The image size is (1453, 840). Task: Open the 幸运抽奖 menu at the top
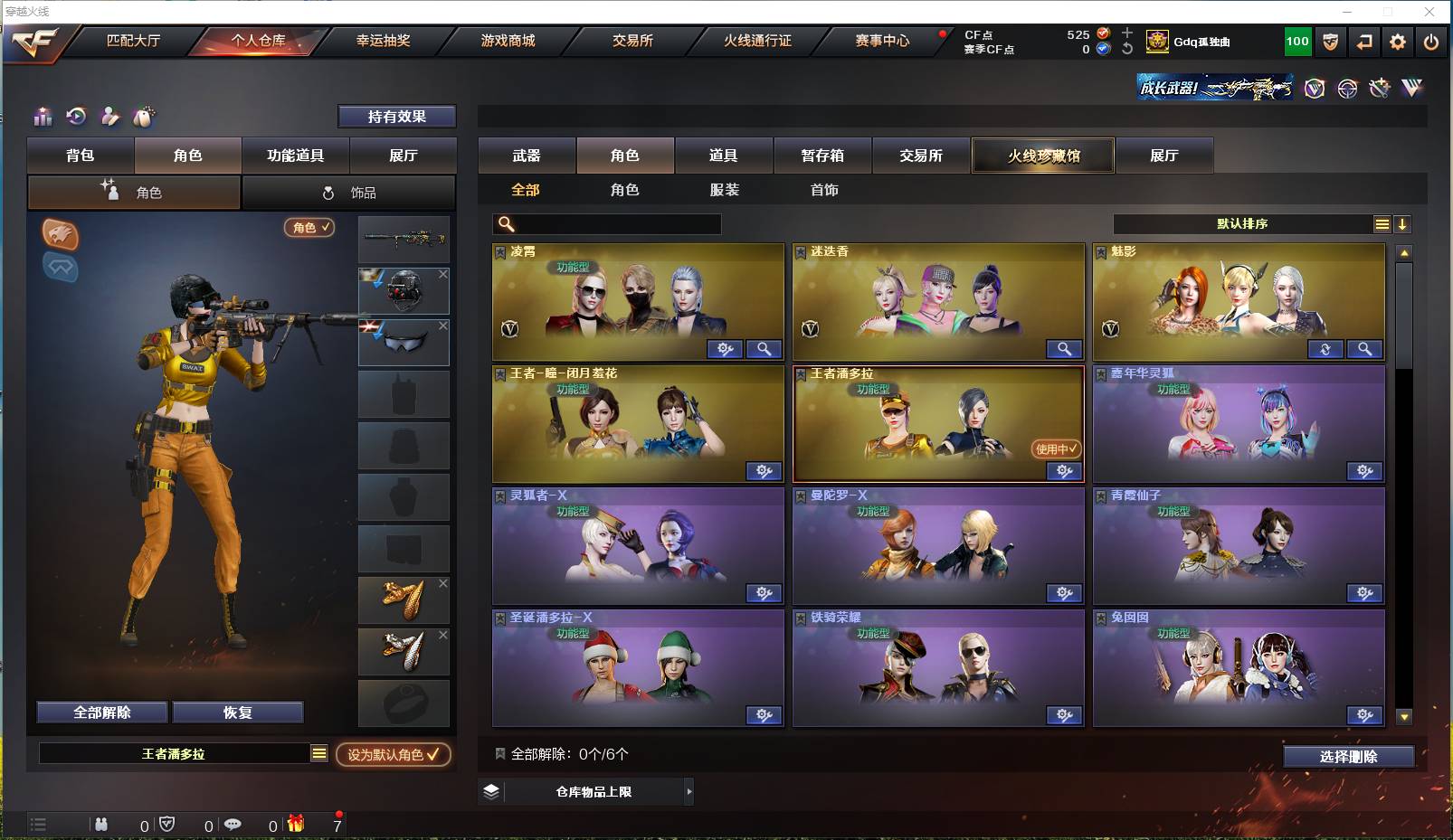(382, 41)
